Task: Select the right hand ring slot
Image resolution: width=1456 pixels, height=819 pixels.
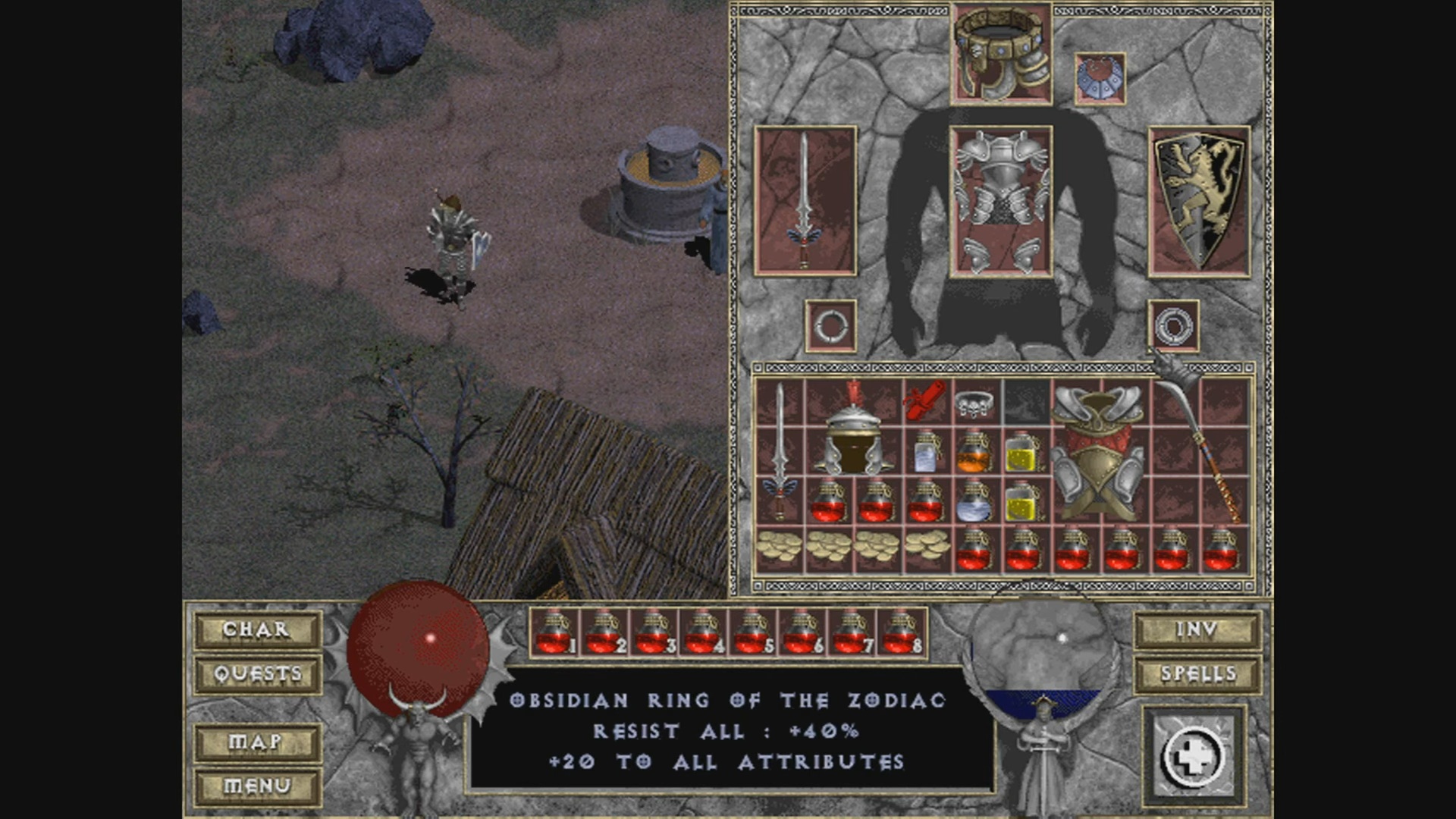Action: (1173, 326)
